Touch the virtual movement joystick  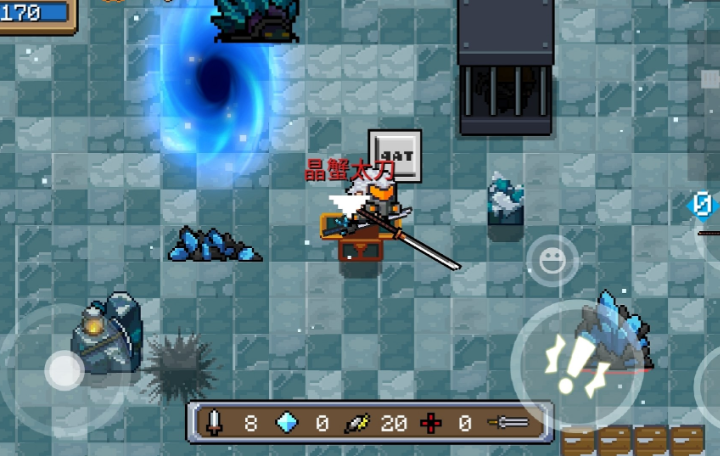click(64, 371)
